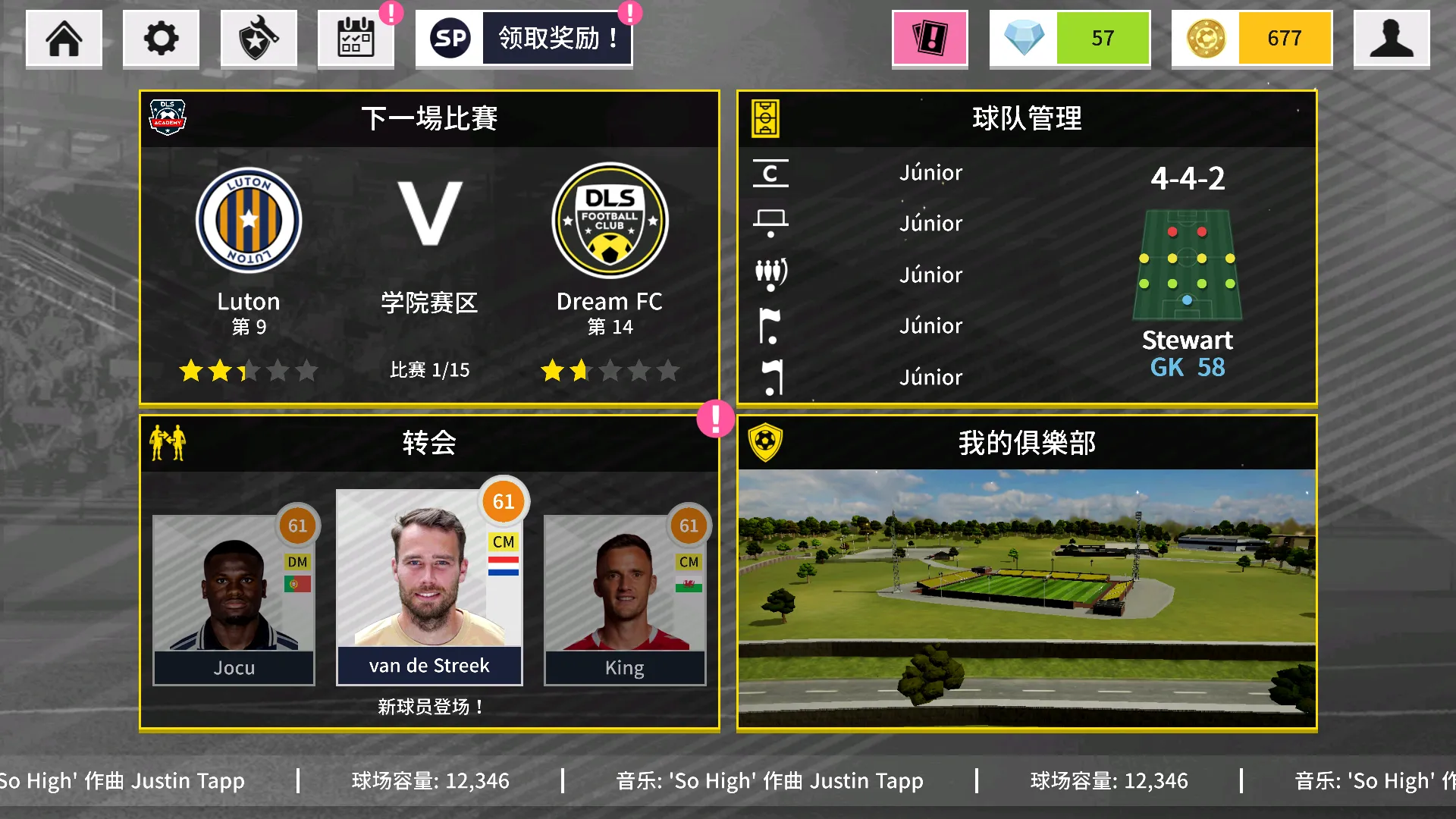Open the calendar schedule icon with notification
The width and height of the screenshot is (1456, 819).
click(356, 38)
